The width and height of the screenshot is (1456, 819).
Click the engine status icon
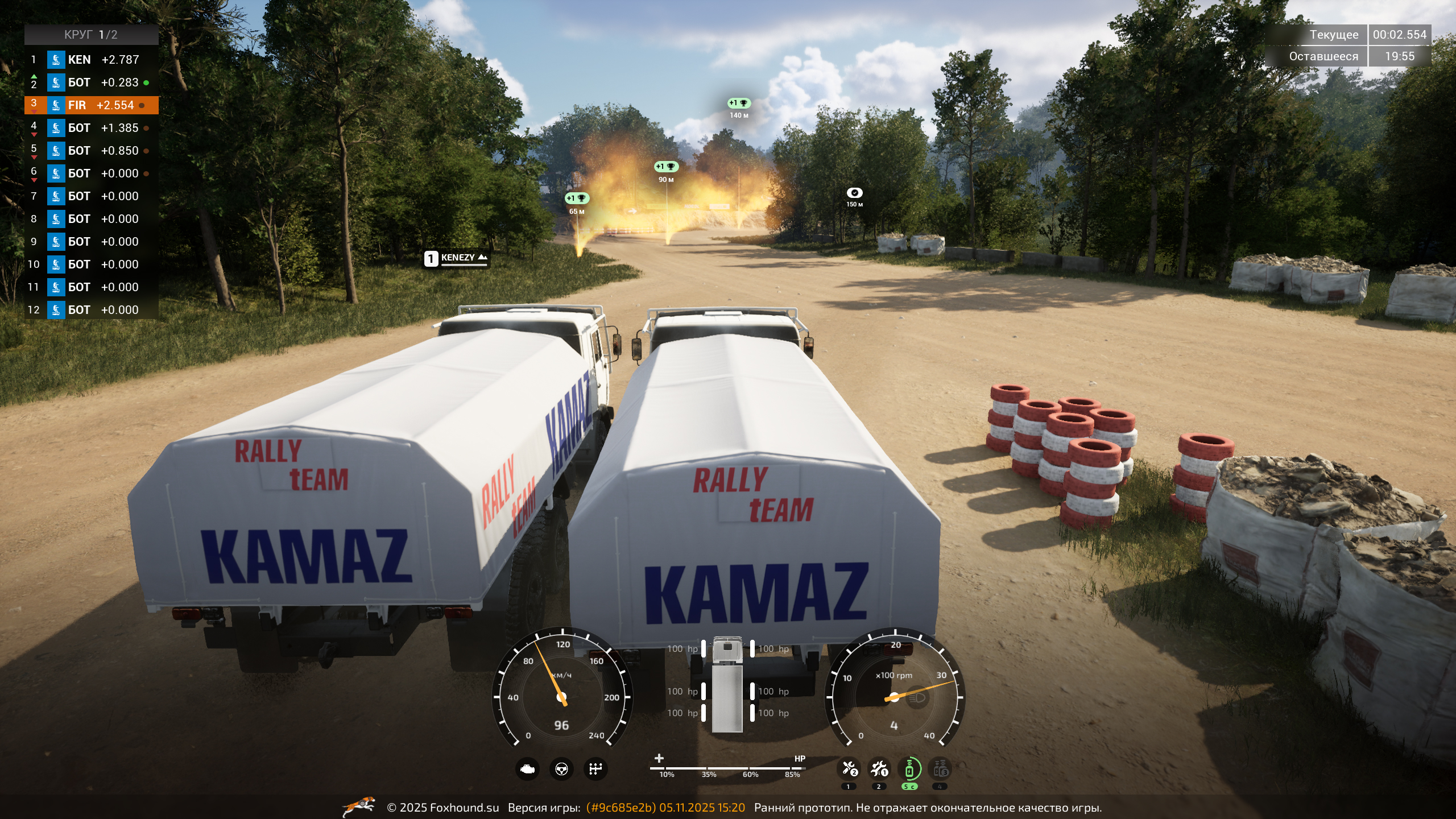tap(527, 769)
